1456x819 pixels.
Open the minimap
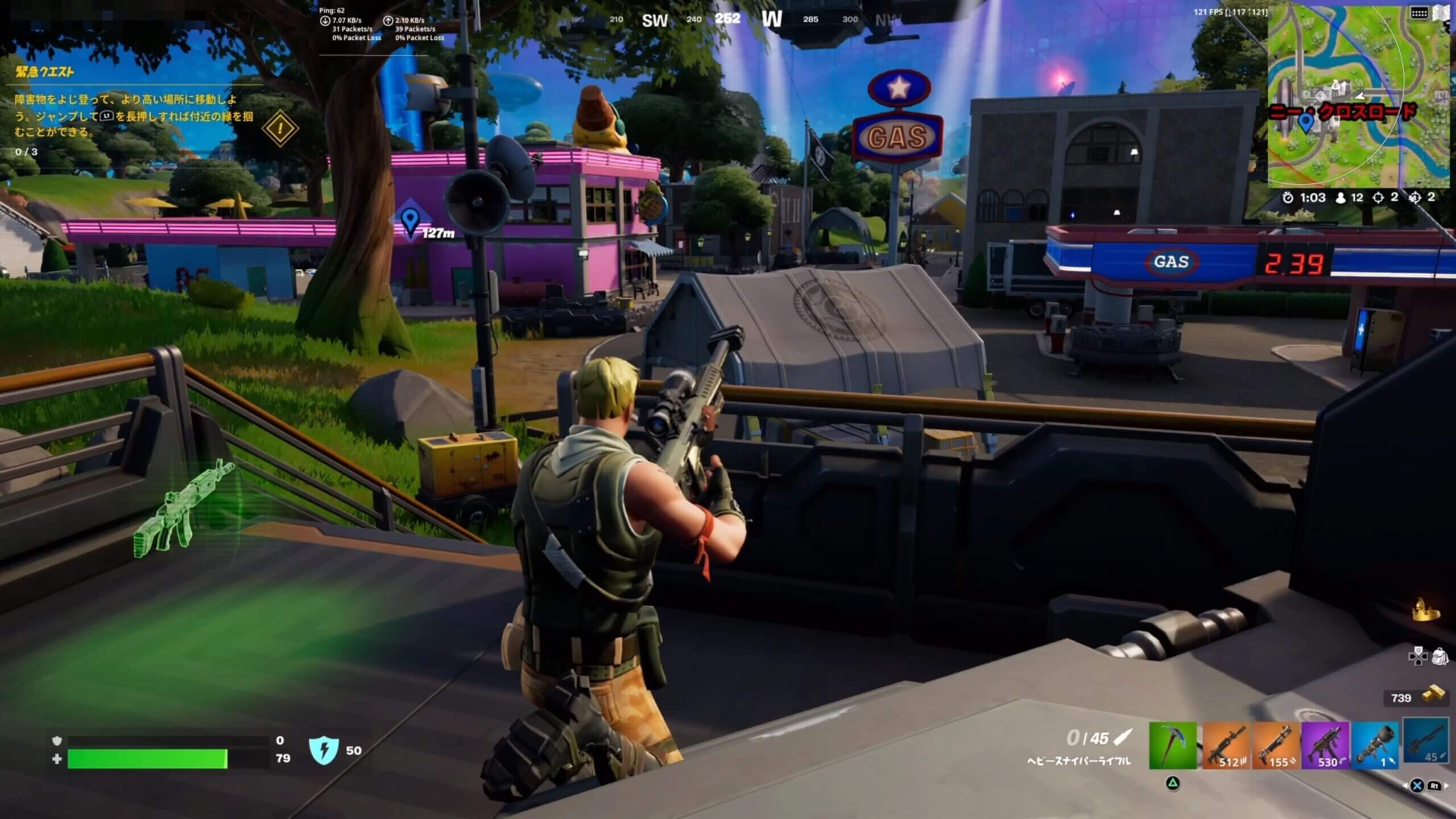pos(1359,97)
